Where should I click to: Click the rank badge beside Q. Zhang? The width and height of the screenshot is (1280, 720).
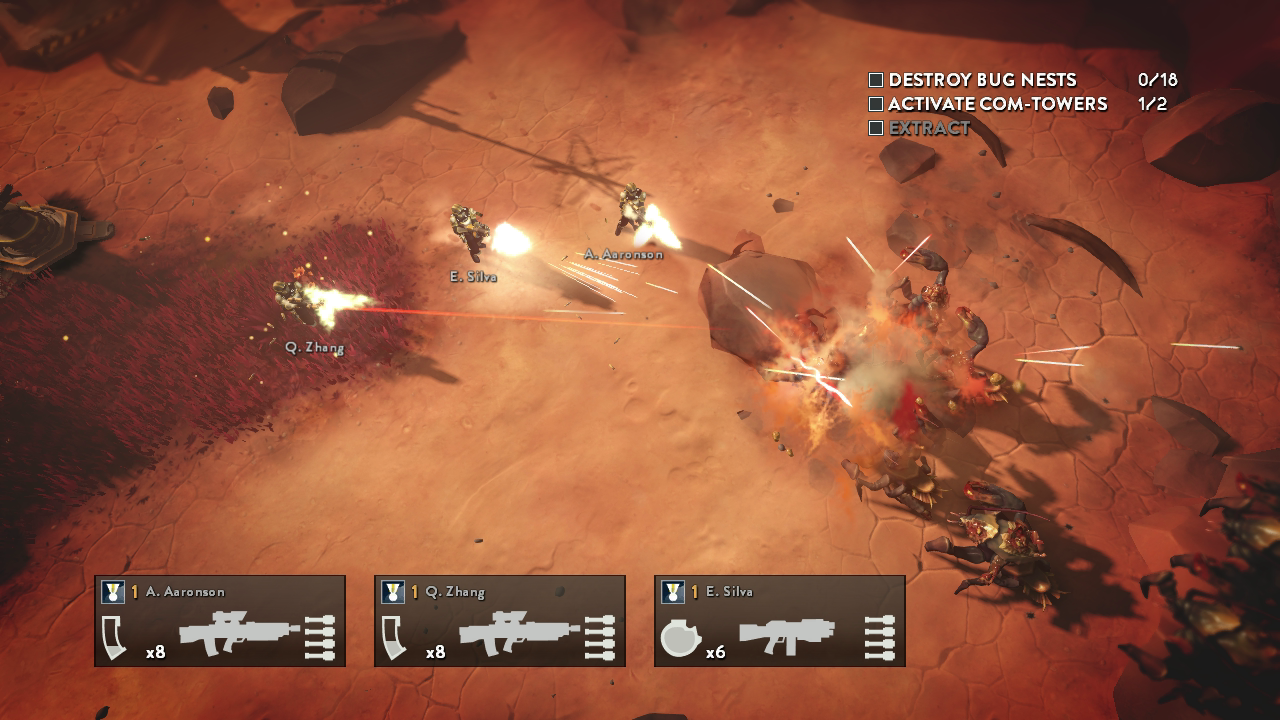pos(392,592)
